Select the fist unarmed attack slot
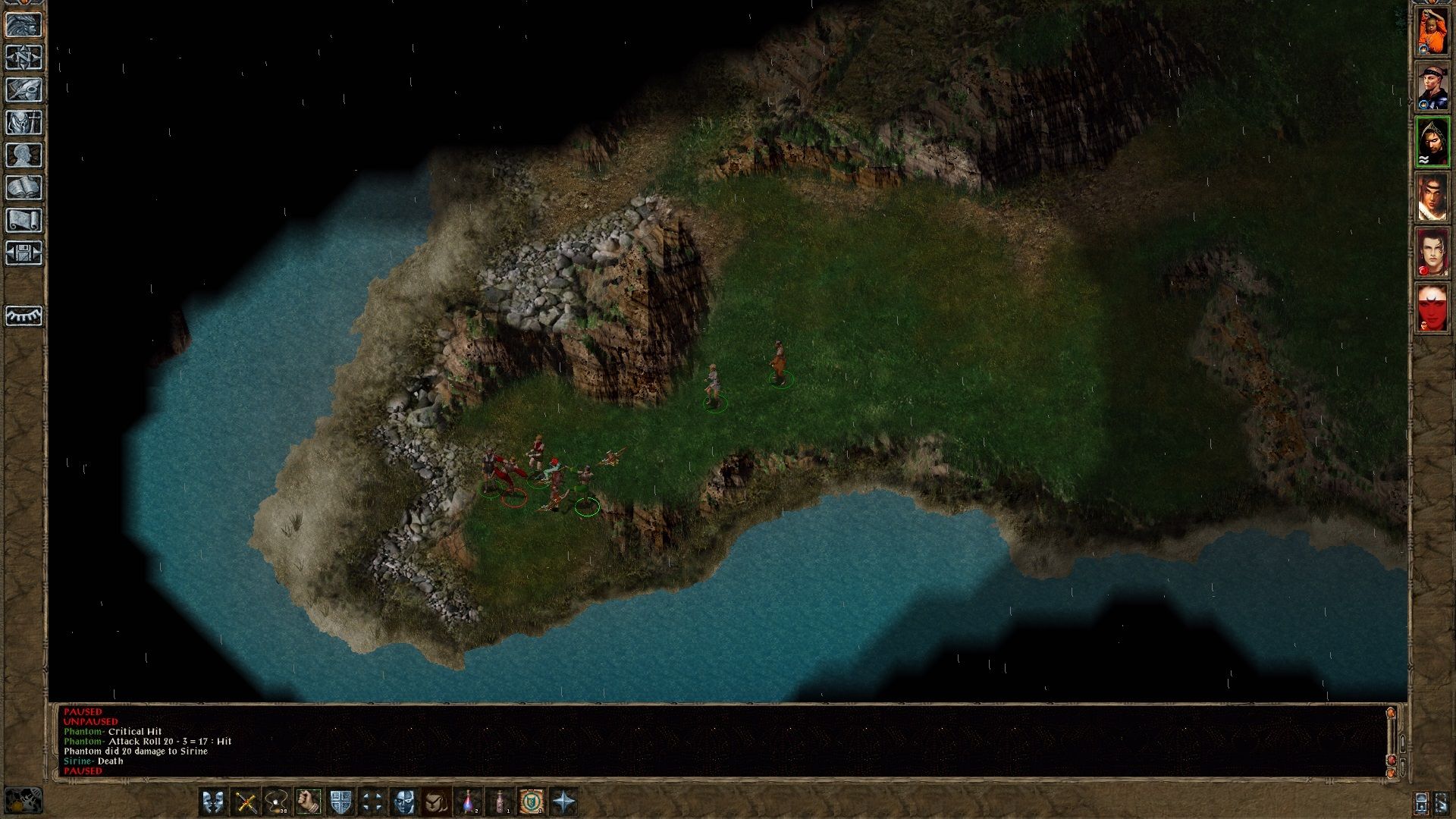Screen dimensions: 1456x819 [x=309, y=802]
